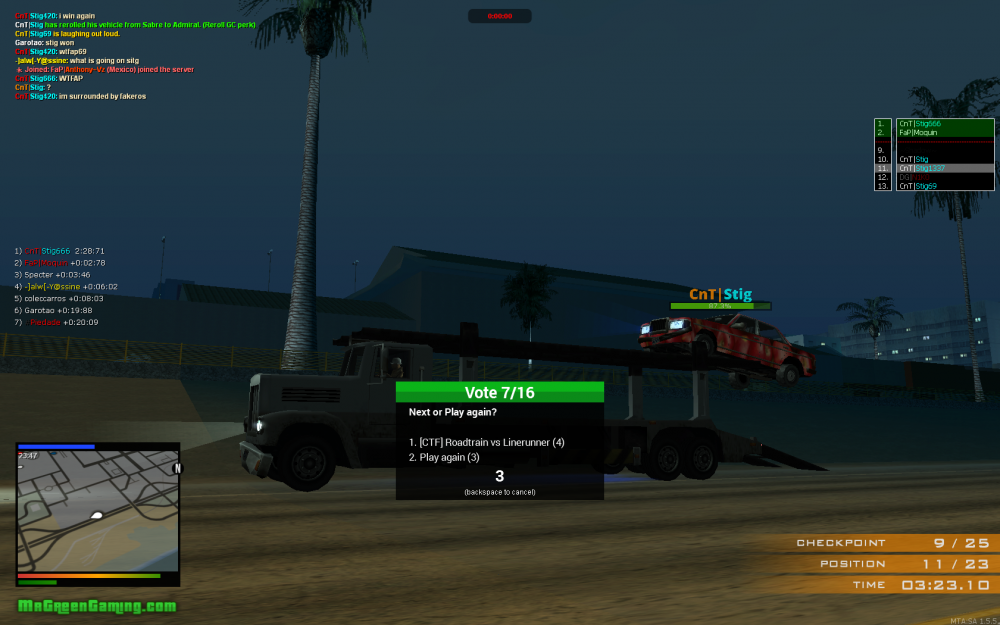
Task: Select CnT|Stig69 in the position list
Action: (x=933, y=186)
